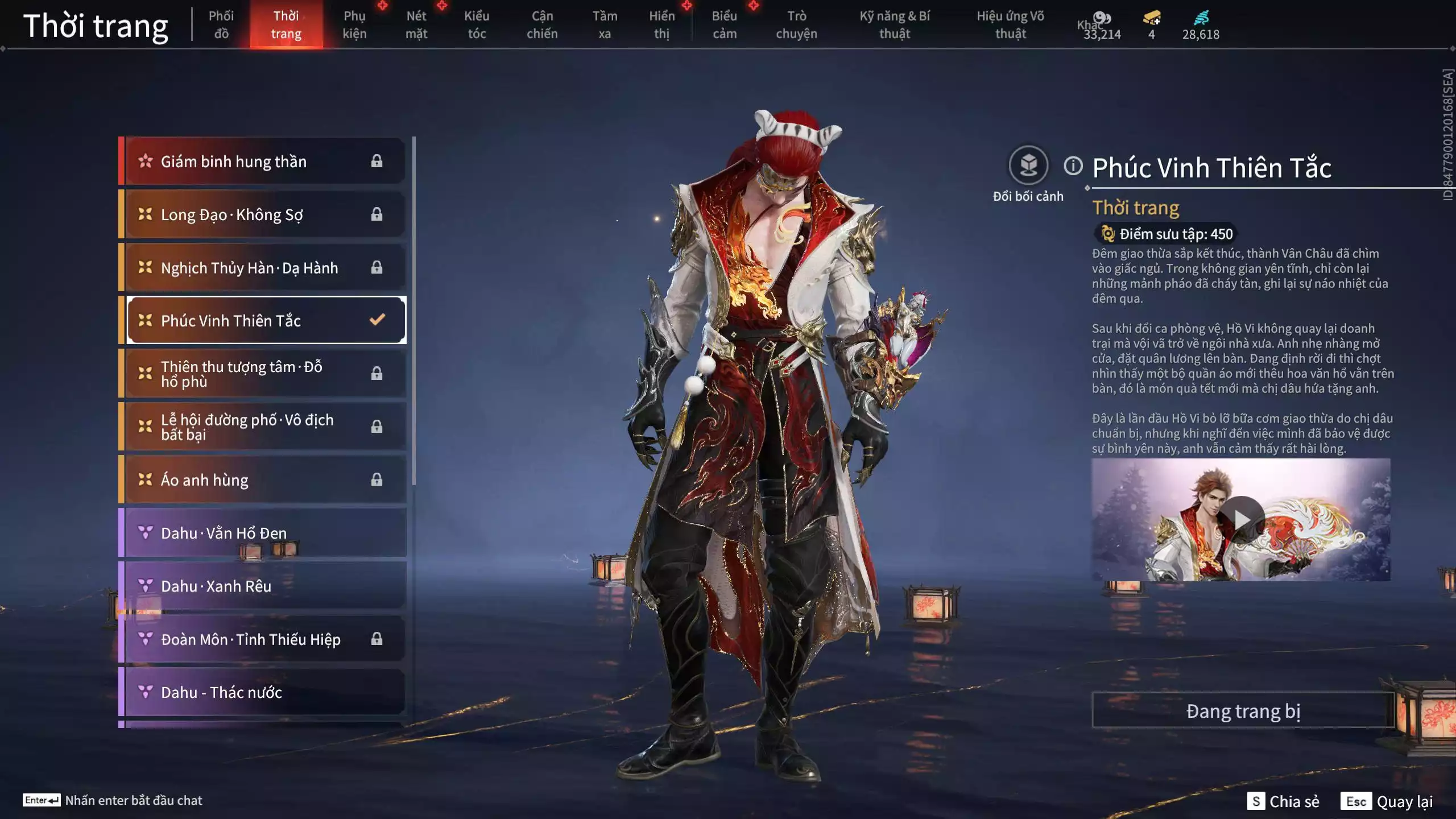
Task: Open the Phụ kiện tab
Action: pos(354,24)
